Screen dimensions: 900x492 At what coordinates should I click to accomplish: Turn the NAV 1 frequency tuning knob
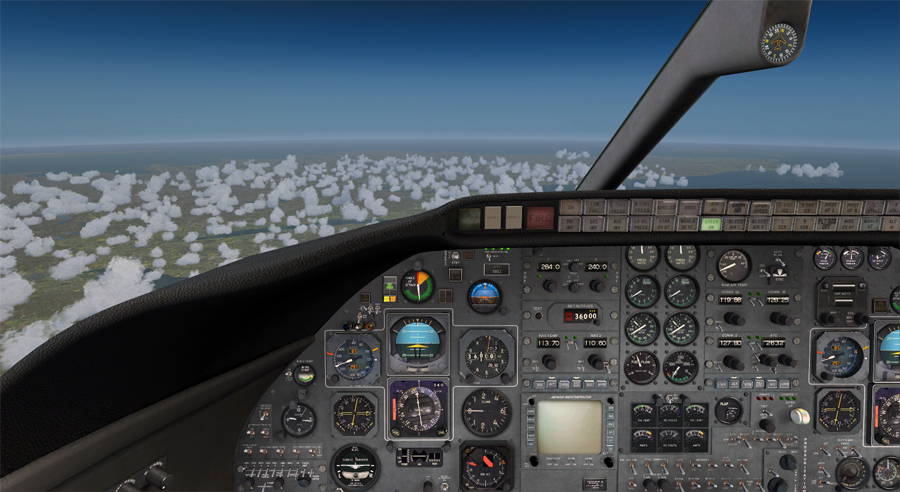point(548,361)
